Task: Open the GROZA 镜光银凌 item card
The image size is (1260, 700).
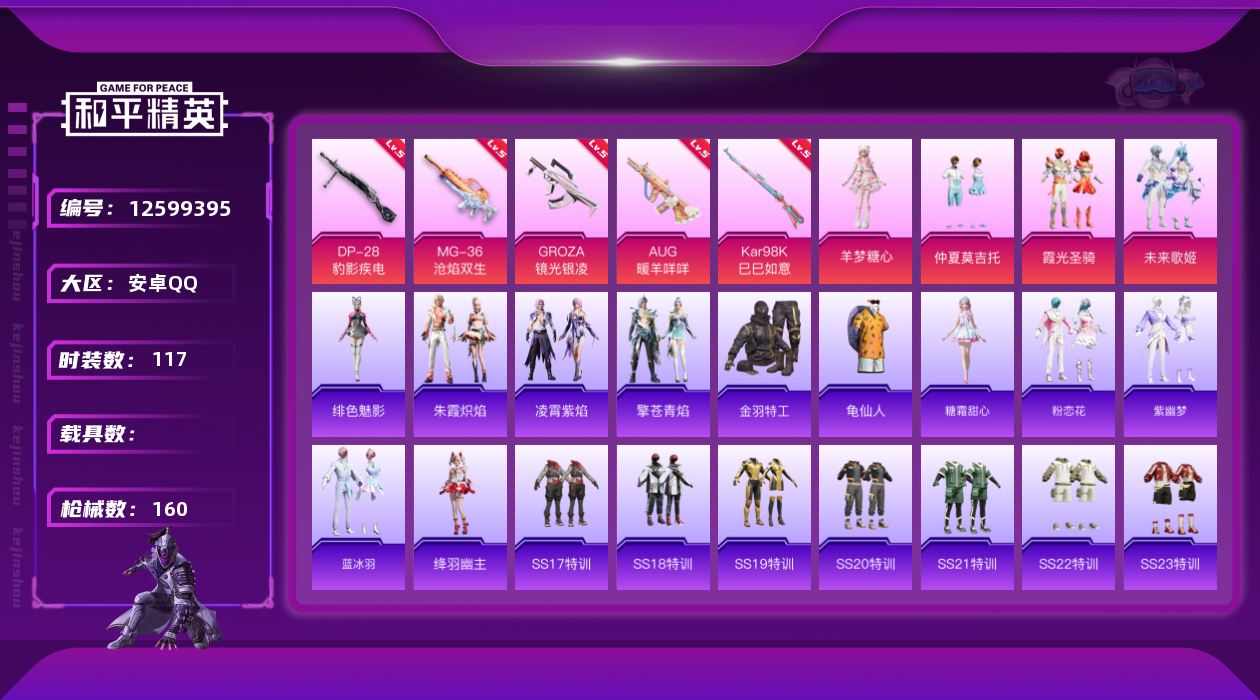Action: pyautogui.click(x=561, y=211)
